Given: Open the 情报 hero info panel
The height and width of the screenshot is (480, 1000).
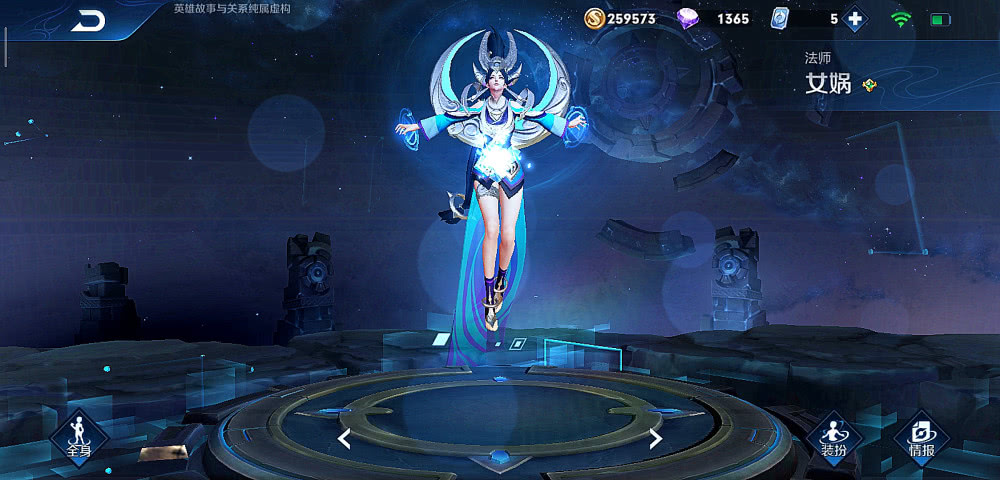Looking at the screenshot, I should [x=921, y=436].
